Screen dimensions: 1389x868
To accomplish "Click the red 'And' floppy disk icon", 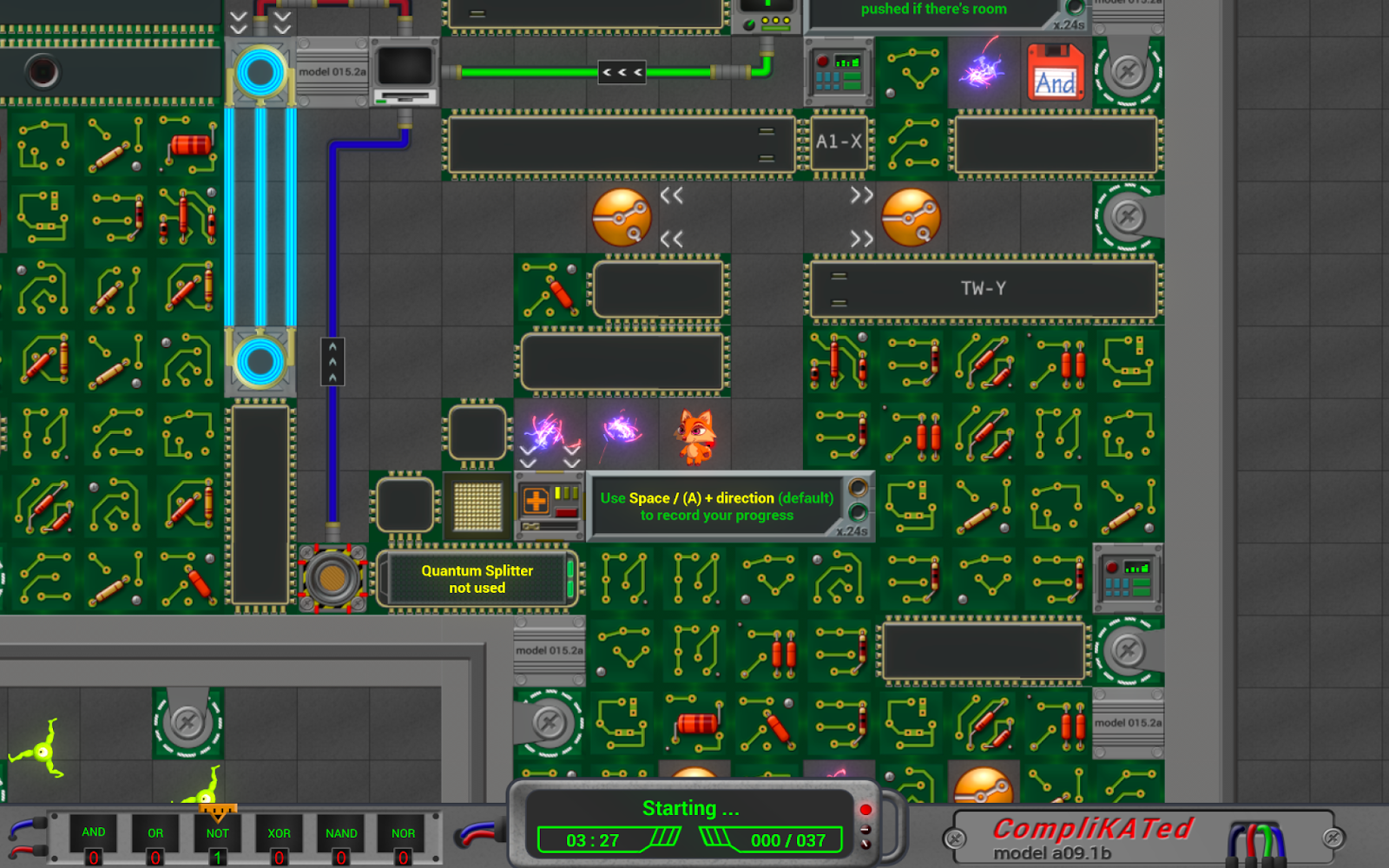I will [1056, 76].
